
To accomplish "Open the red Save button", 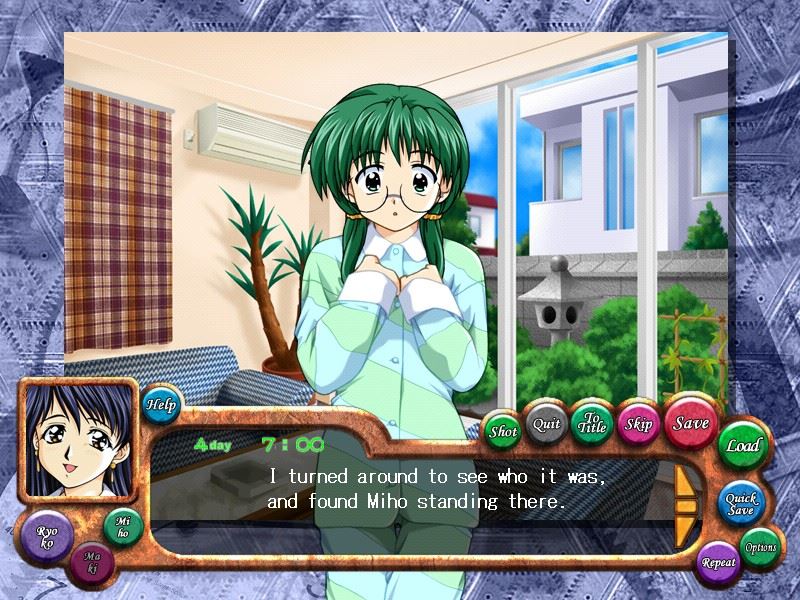I will pyautogui.click(x=690, y=423).
